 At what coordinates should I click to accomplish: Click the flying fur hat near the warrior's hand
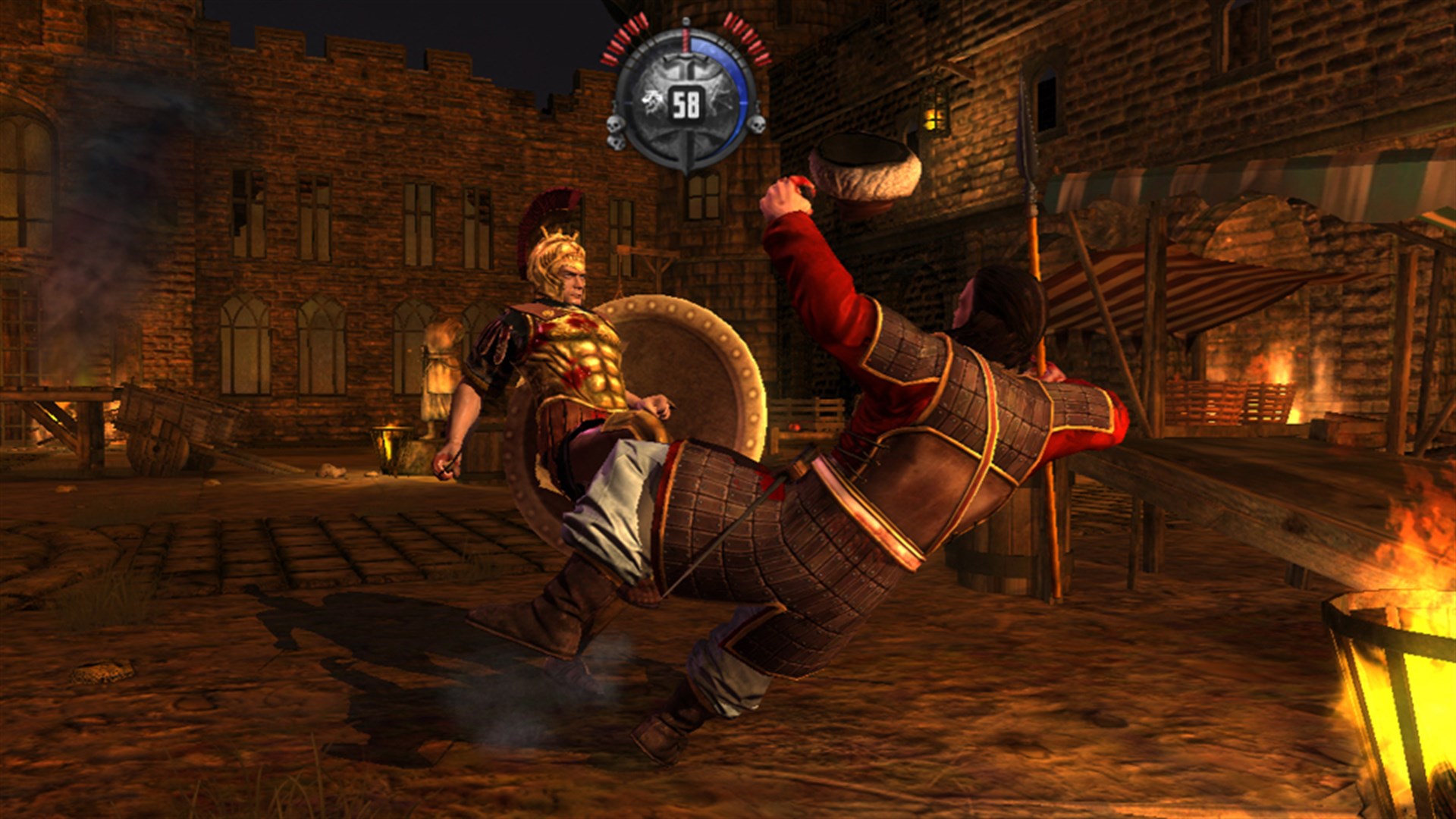point(864,168)
